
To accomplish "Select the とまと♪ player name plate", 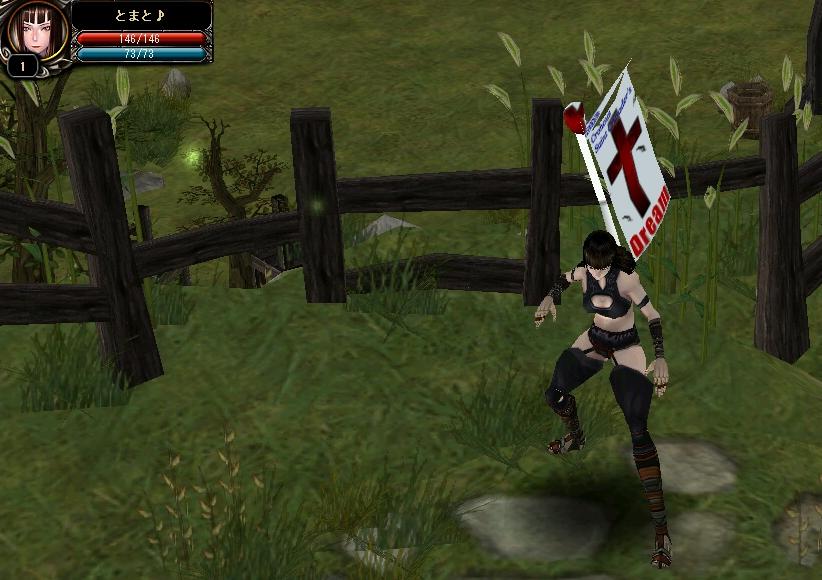I will [x=141, y=16].
